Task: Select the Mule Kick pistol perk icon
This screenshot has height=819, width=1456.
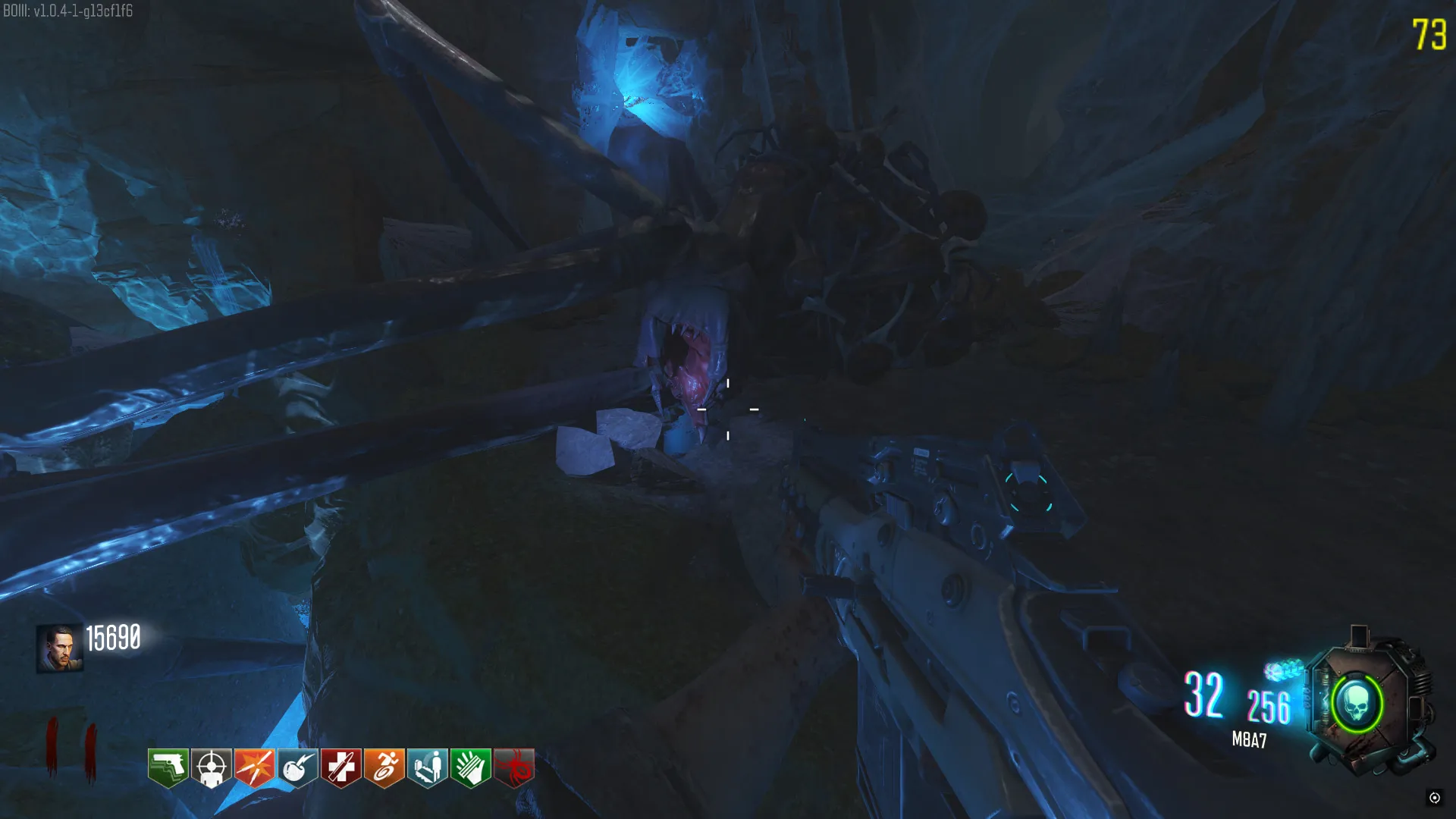Action: 168,767
